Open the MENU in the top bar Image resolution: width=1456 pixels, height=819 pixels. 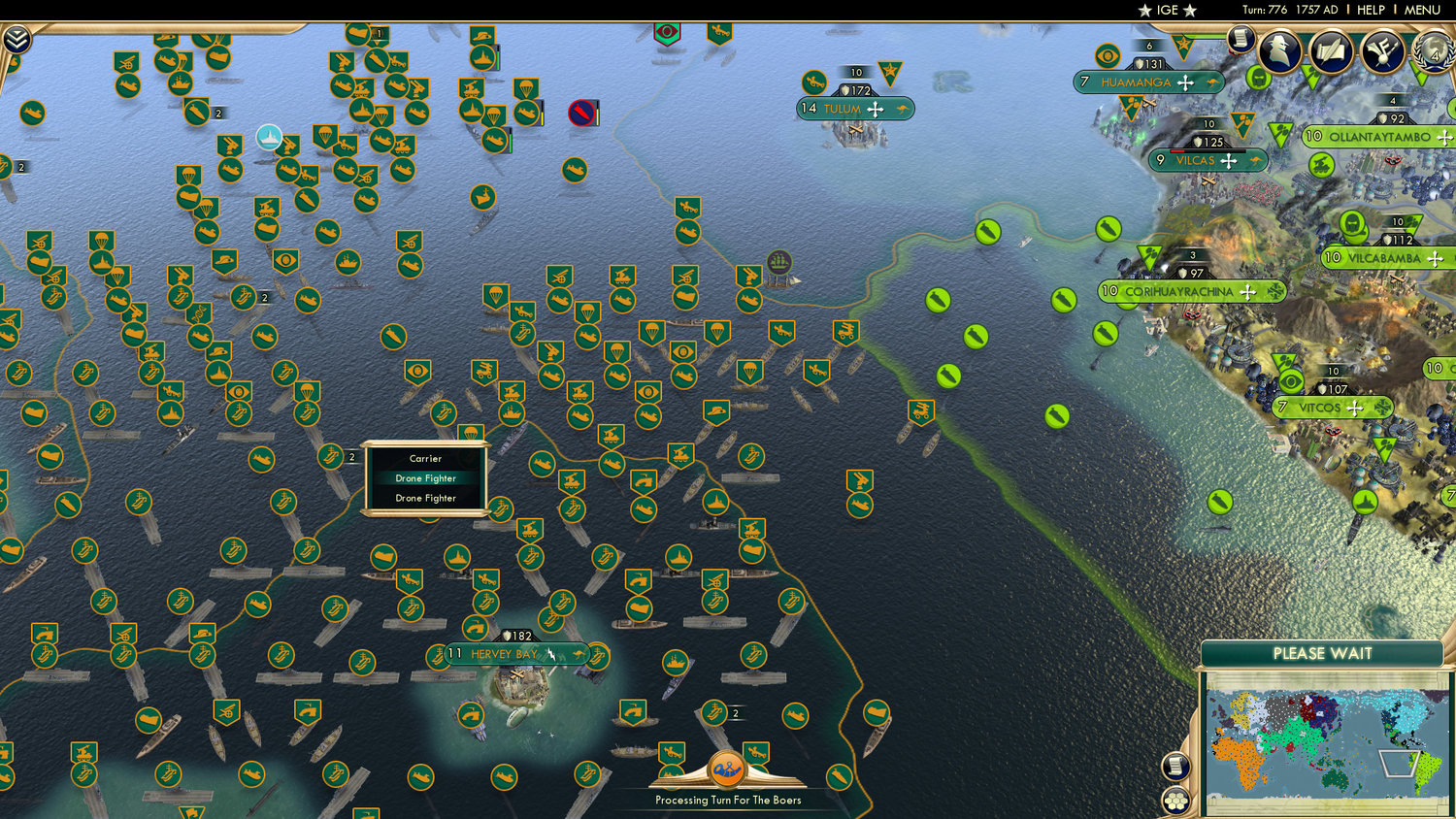click(x=1421, y=10)
